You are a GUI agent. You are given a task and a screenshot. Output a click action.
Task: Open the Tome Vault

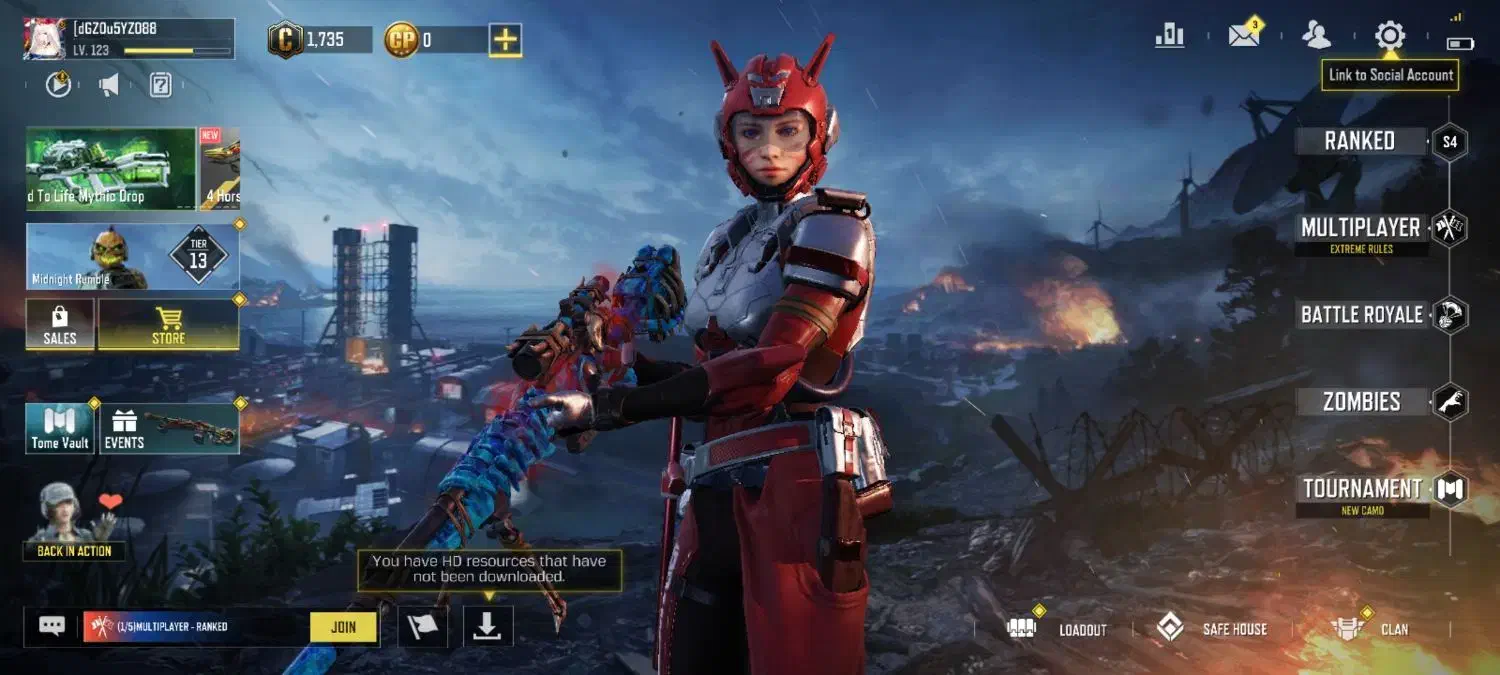[60, 429]
